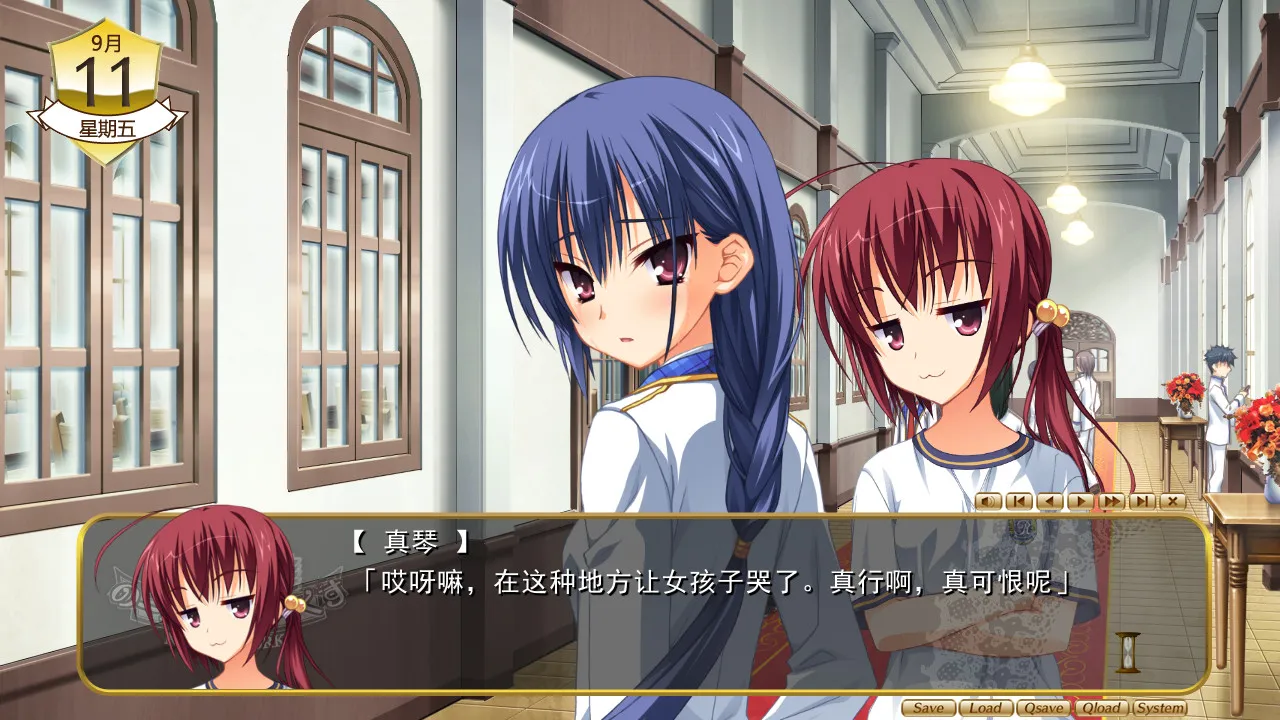Open the Load menu
Screen dimensions: 1280x720
985,708
